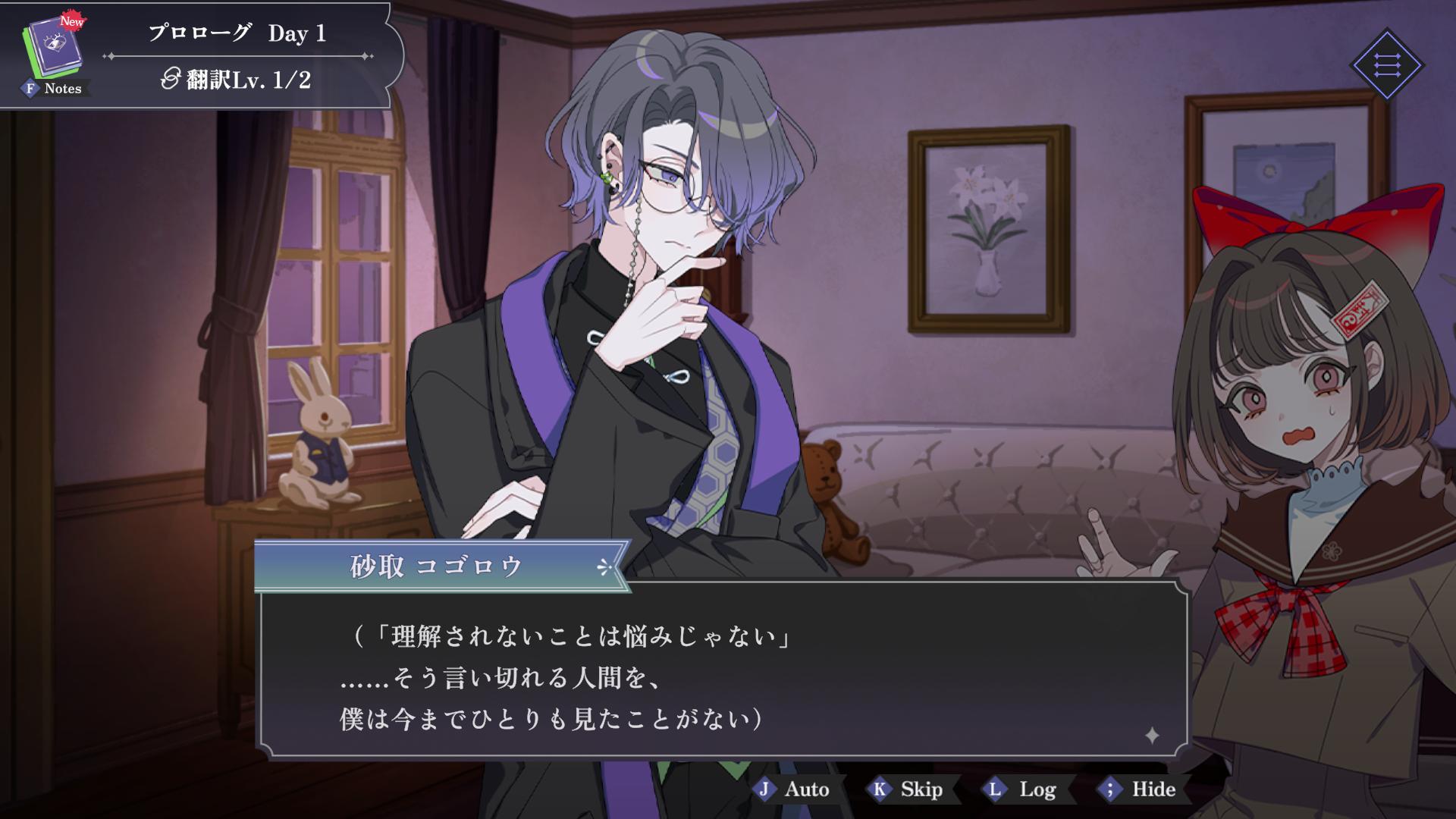Viewport: 1456px width, 819px height.
Task: Click the F key diamond badge beside Notes
Action: 29,89
